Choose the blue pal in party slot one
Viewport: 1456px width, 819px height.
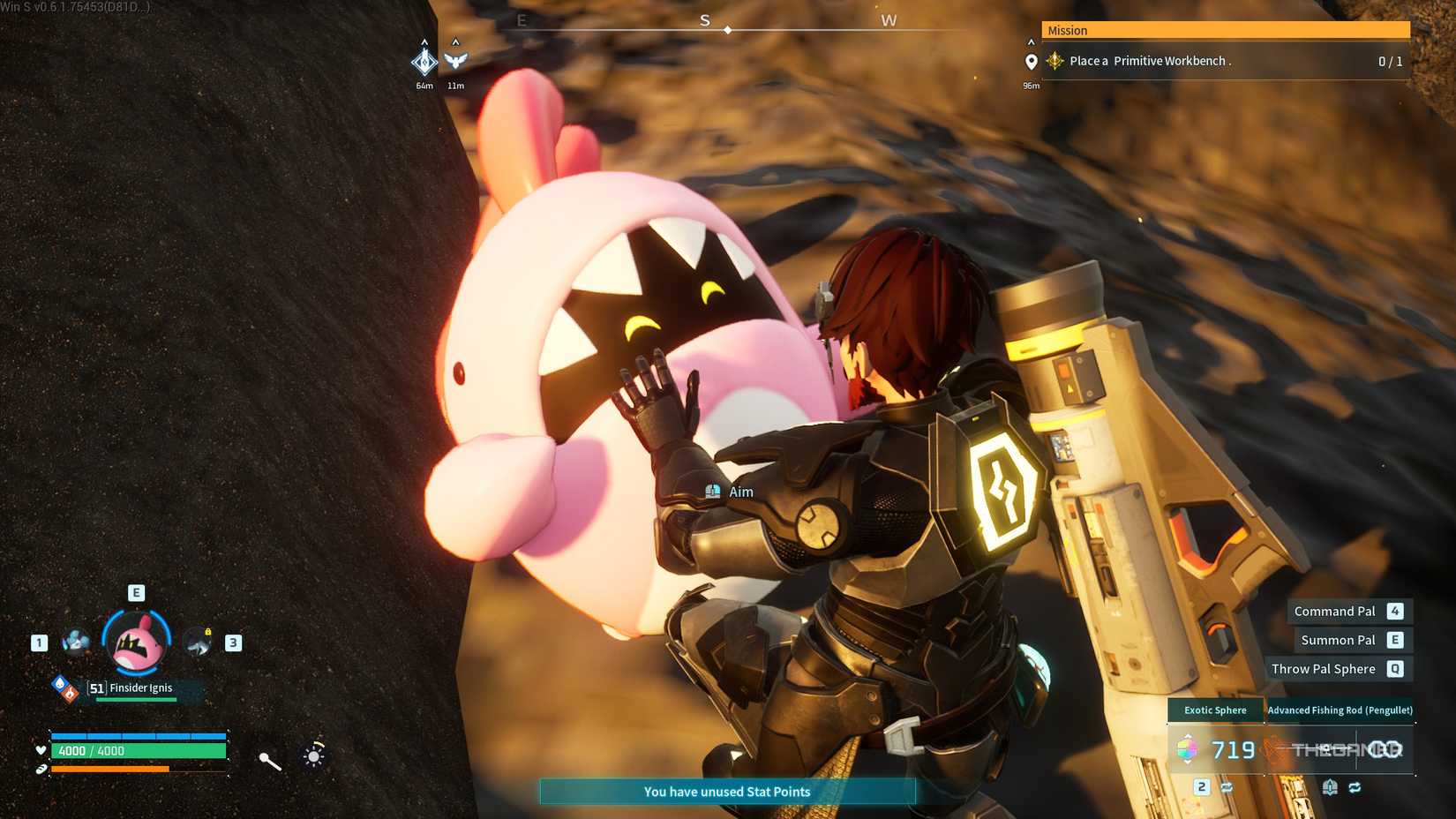[76, 642]
